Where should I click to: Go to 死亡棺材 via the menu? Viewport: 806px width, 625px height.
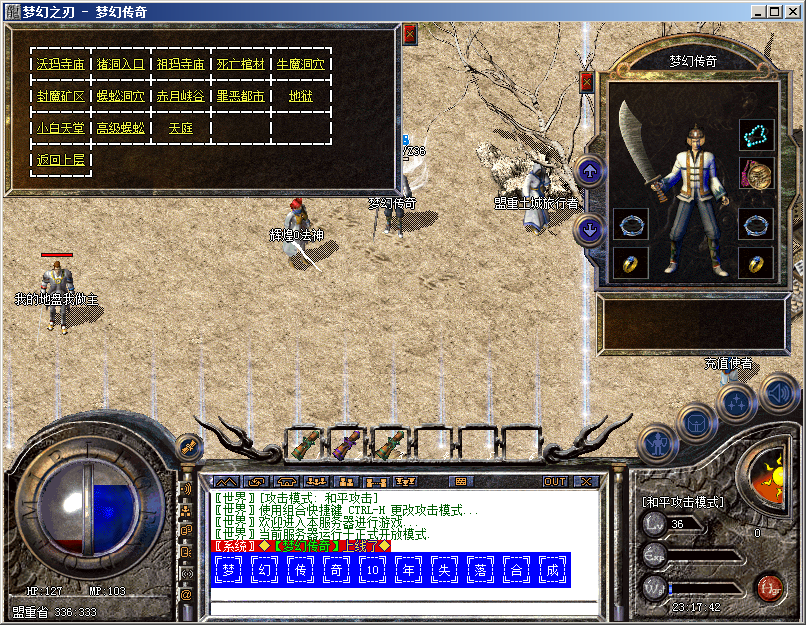[241, 64]
